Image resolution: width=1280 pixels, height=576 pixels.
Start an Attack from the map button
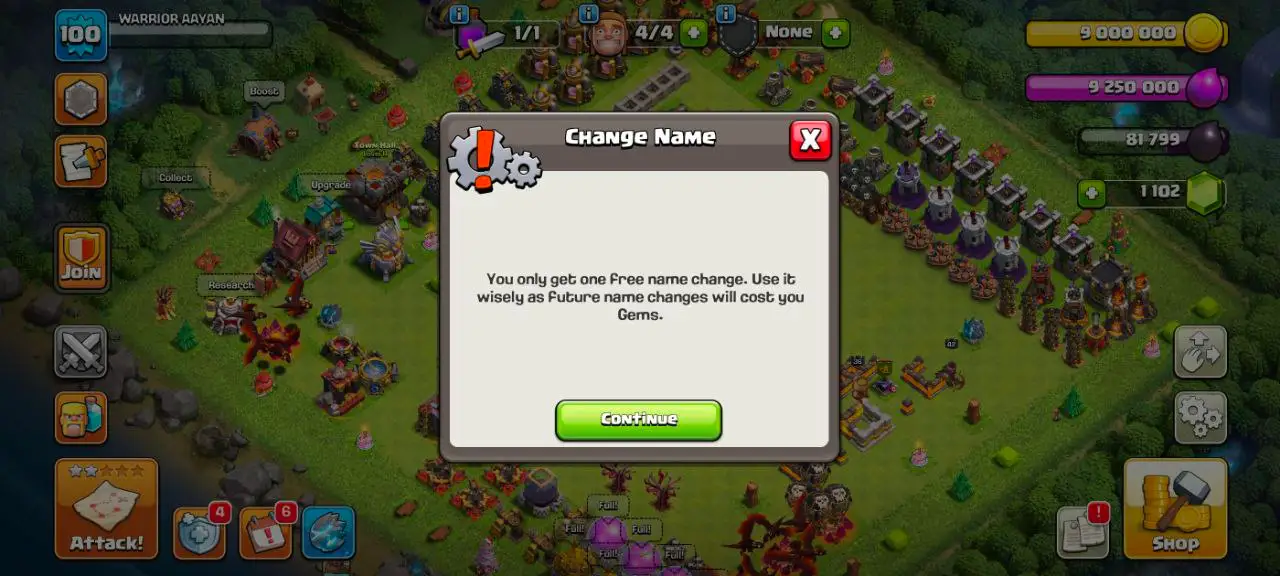click(106, 509)
